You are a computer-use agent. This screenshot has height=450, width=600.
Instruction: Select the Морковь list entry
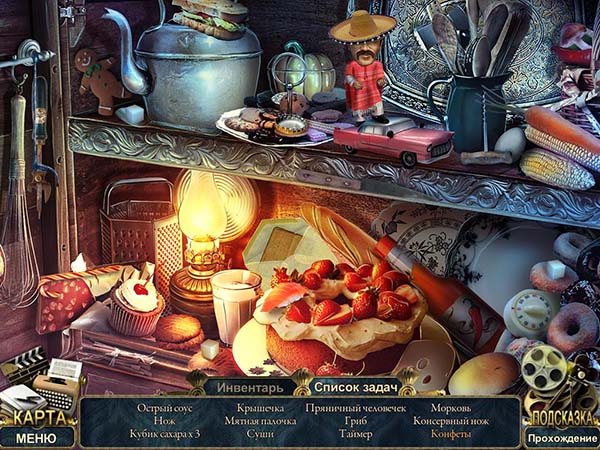click(450, 408)
